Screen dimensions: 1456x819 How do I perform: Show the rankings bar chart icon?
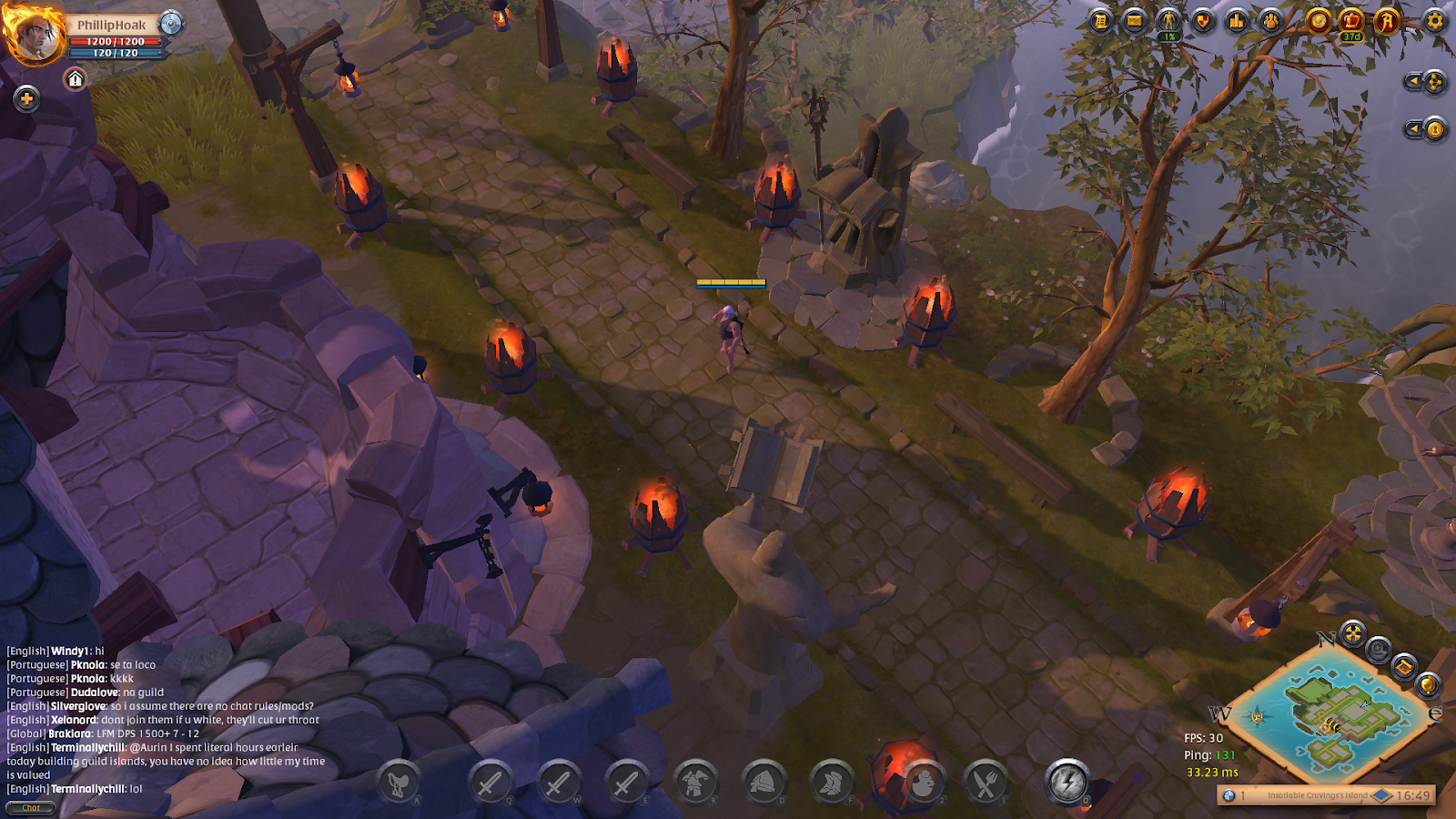1237,20
